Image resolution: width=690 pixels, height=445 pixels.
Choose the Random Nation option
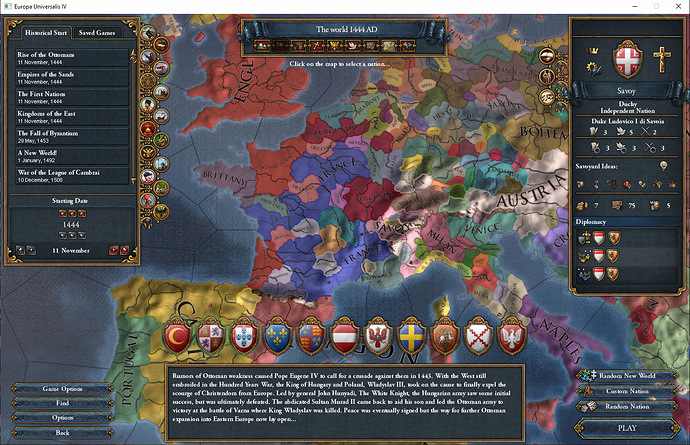pyautogui.click(x=626, y=406)
